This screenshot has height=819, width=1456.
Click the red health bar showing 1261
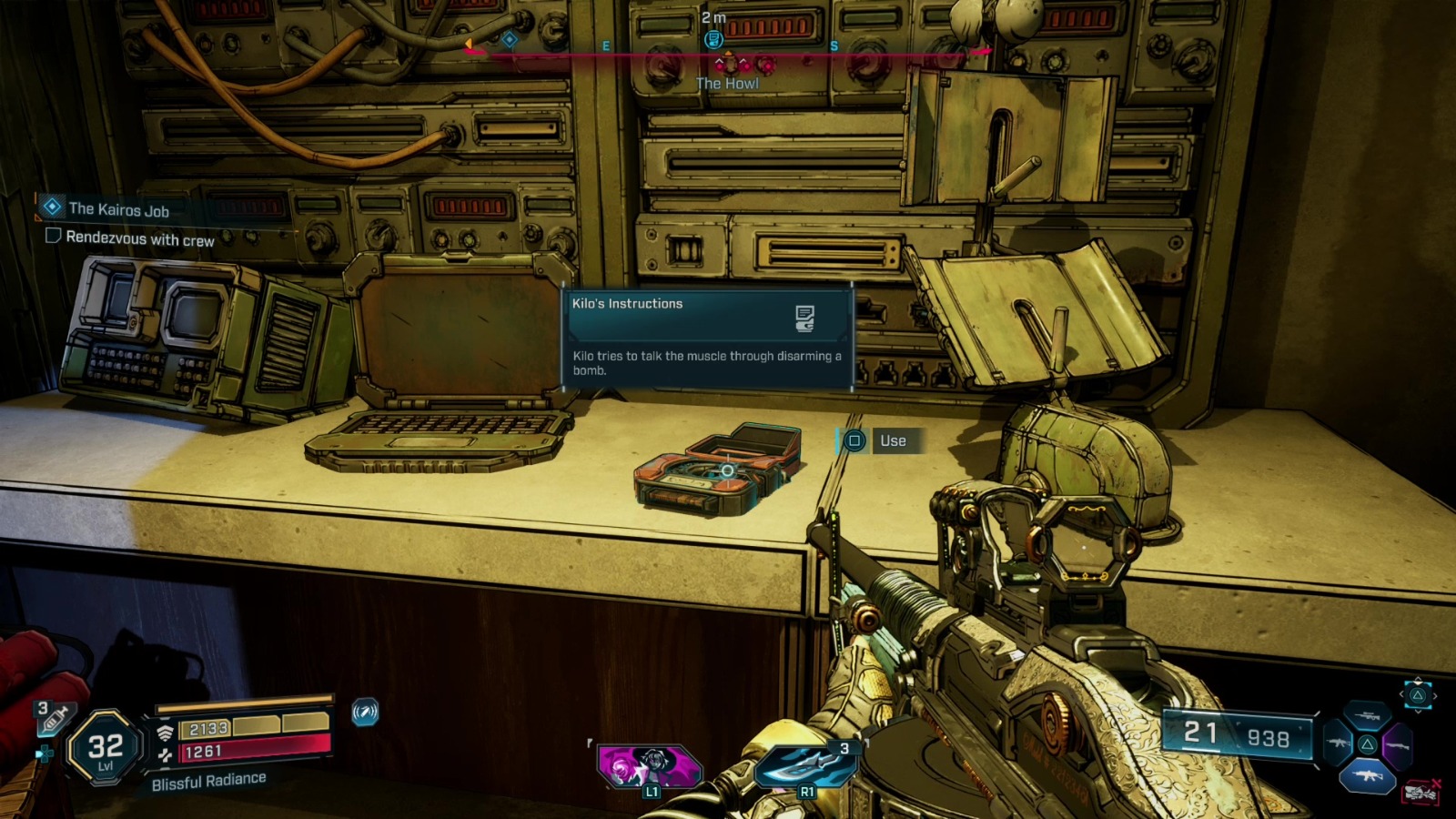255,750
